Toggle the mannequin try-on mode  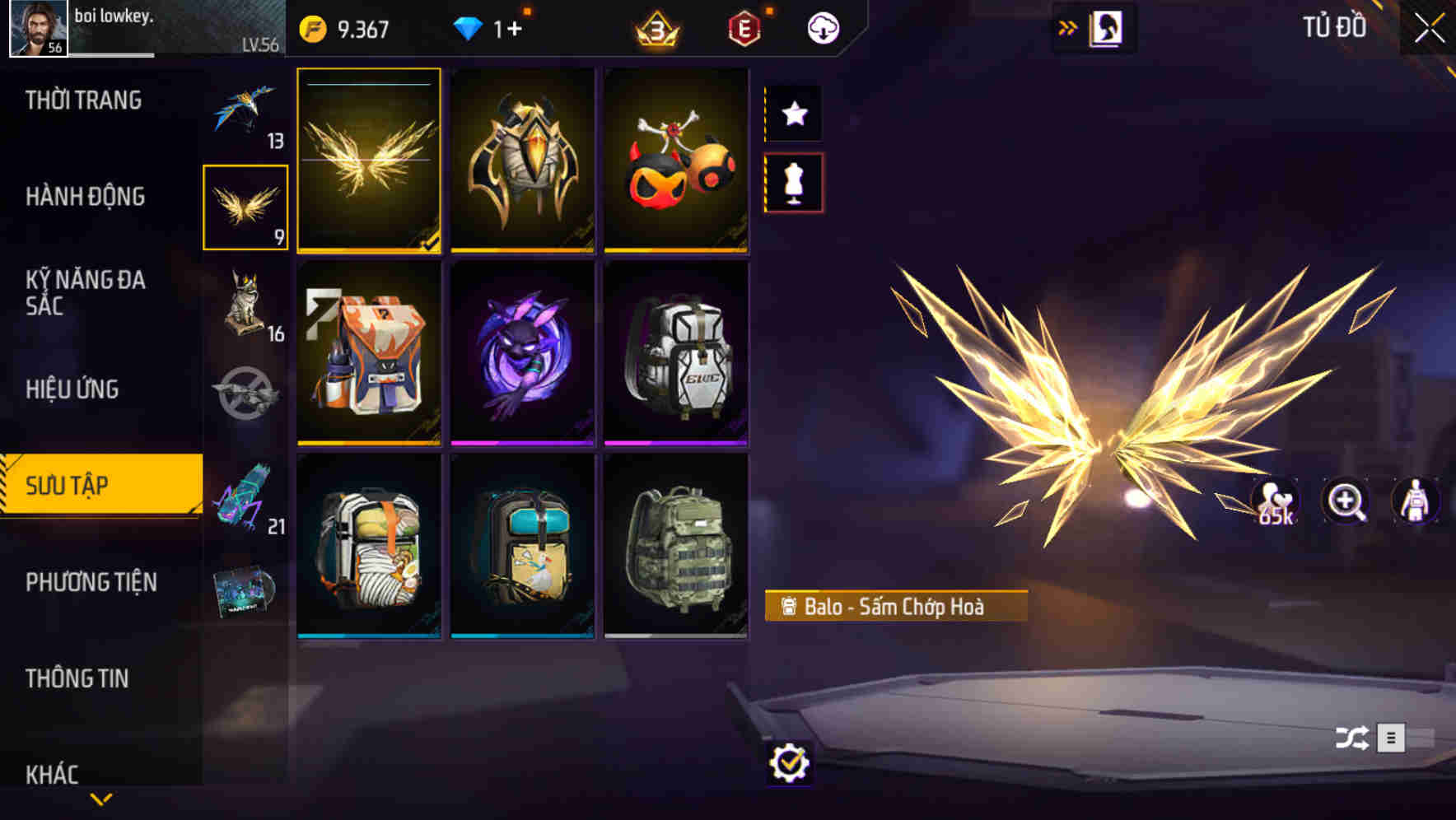click(x=793, y=184)
